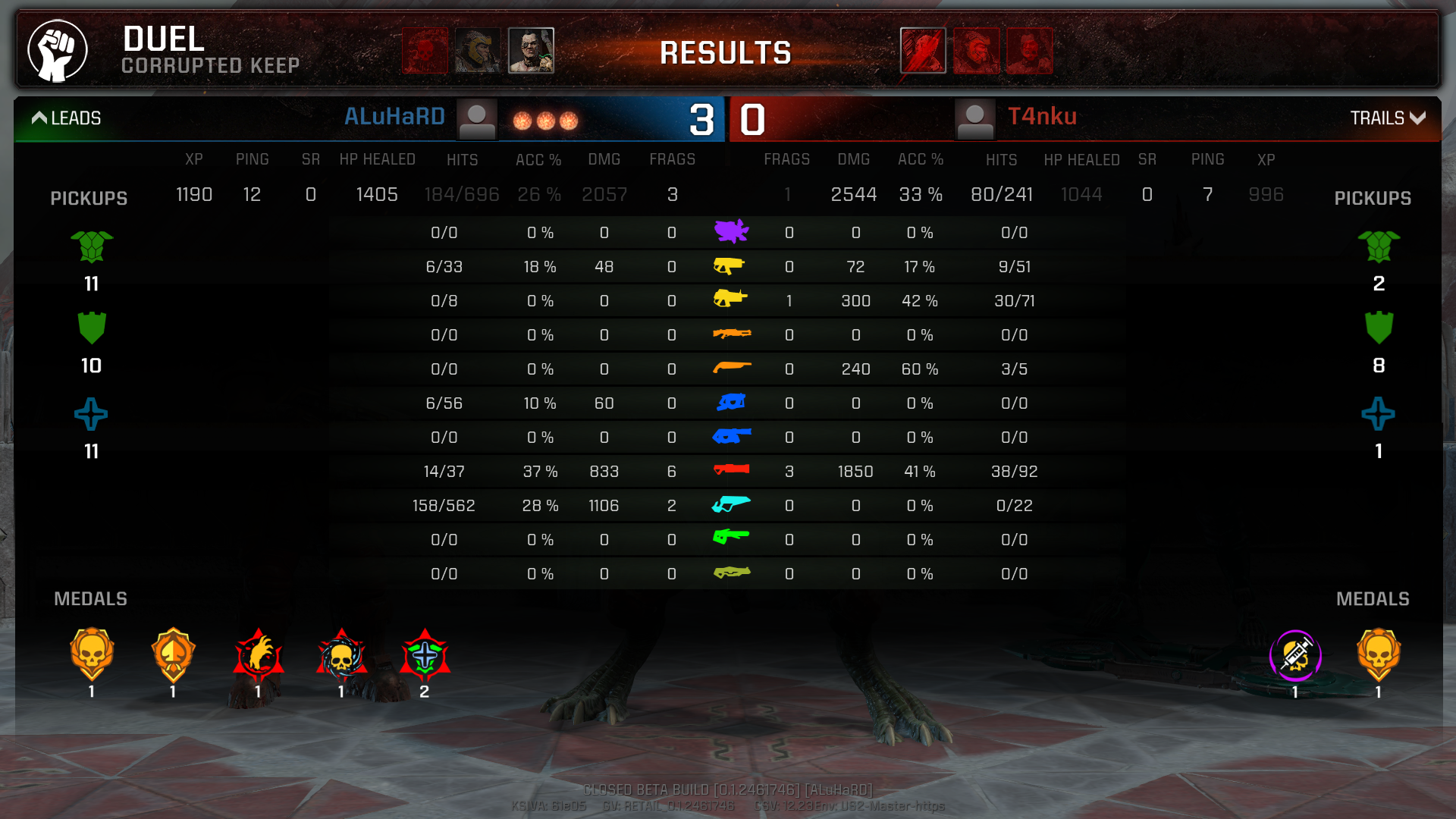The width and height of the screenshot is (1456, 819).
Task: Select T4nku's gray avatar picture
Action: coord(975,119)
